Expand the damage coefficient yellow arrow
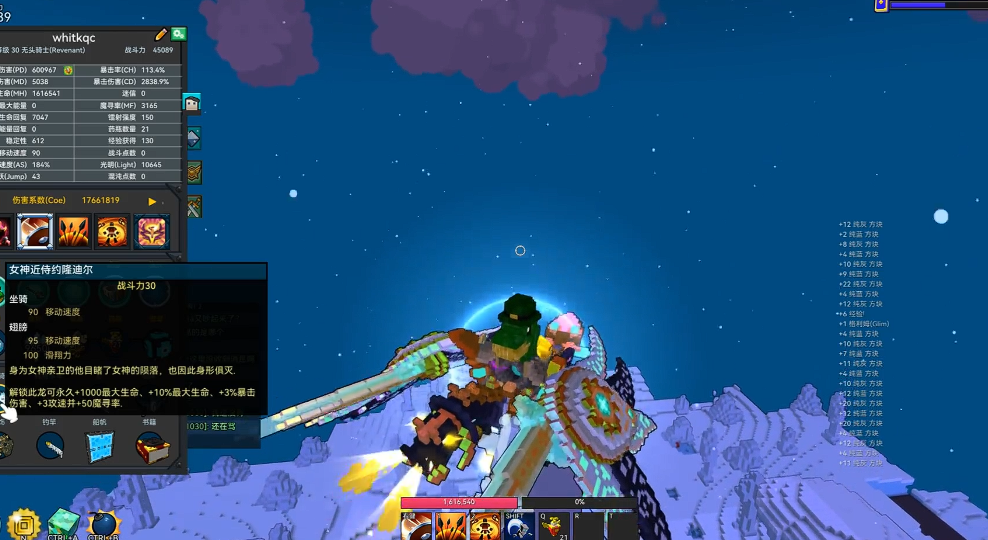Screen dimensions: 988x540 [x=152, y=201]
